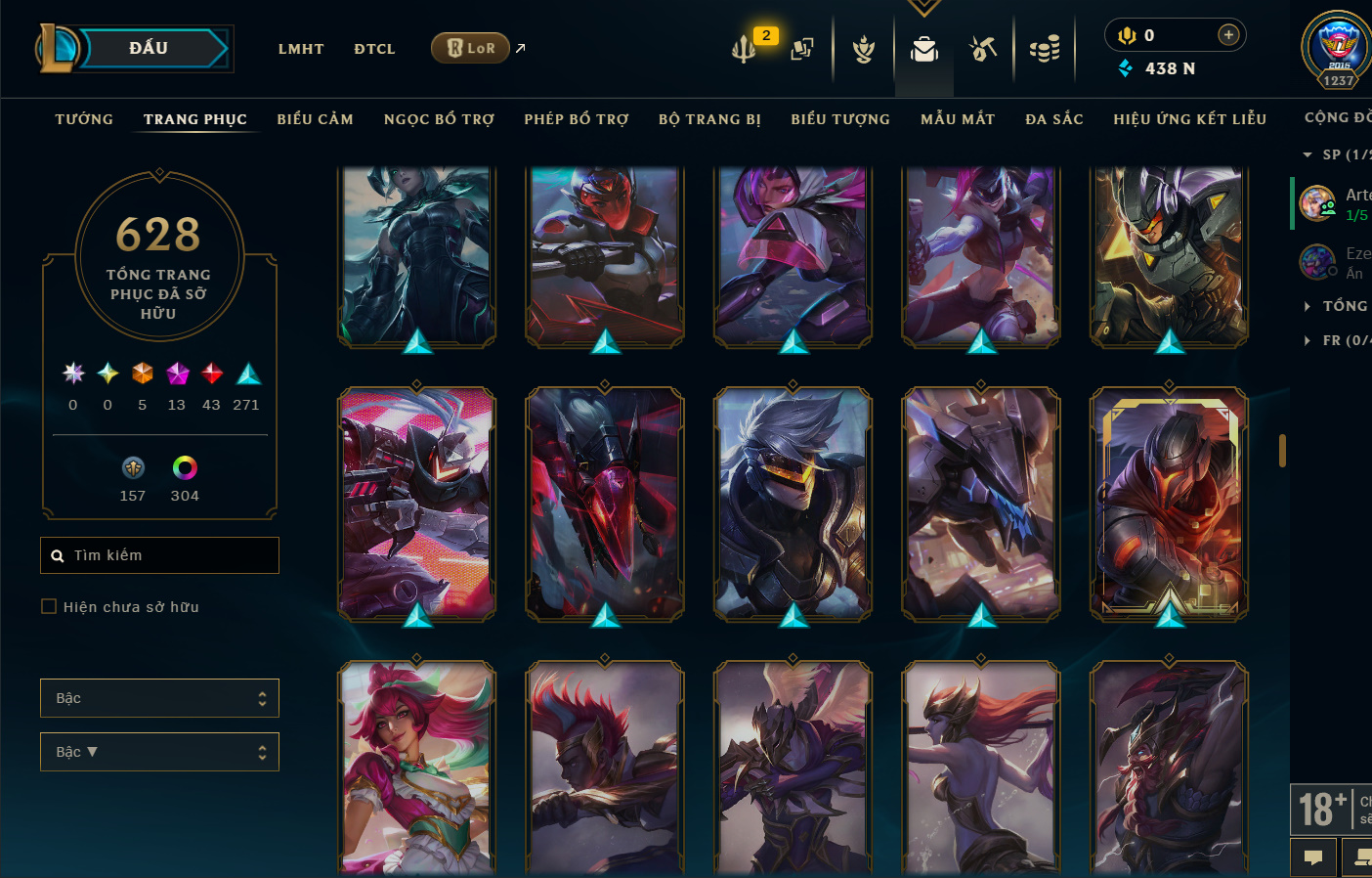Open the ĐTCL menu
The width and height of the screenshot is (1372, 878).
click(x=374, y=49)
